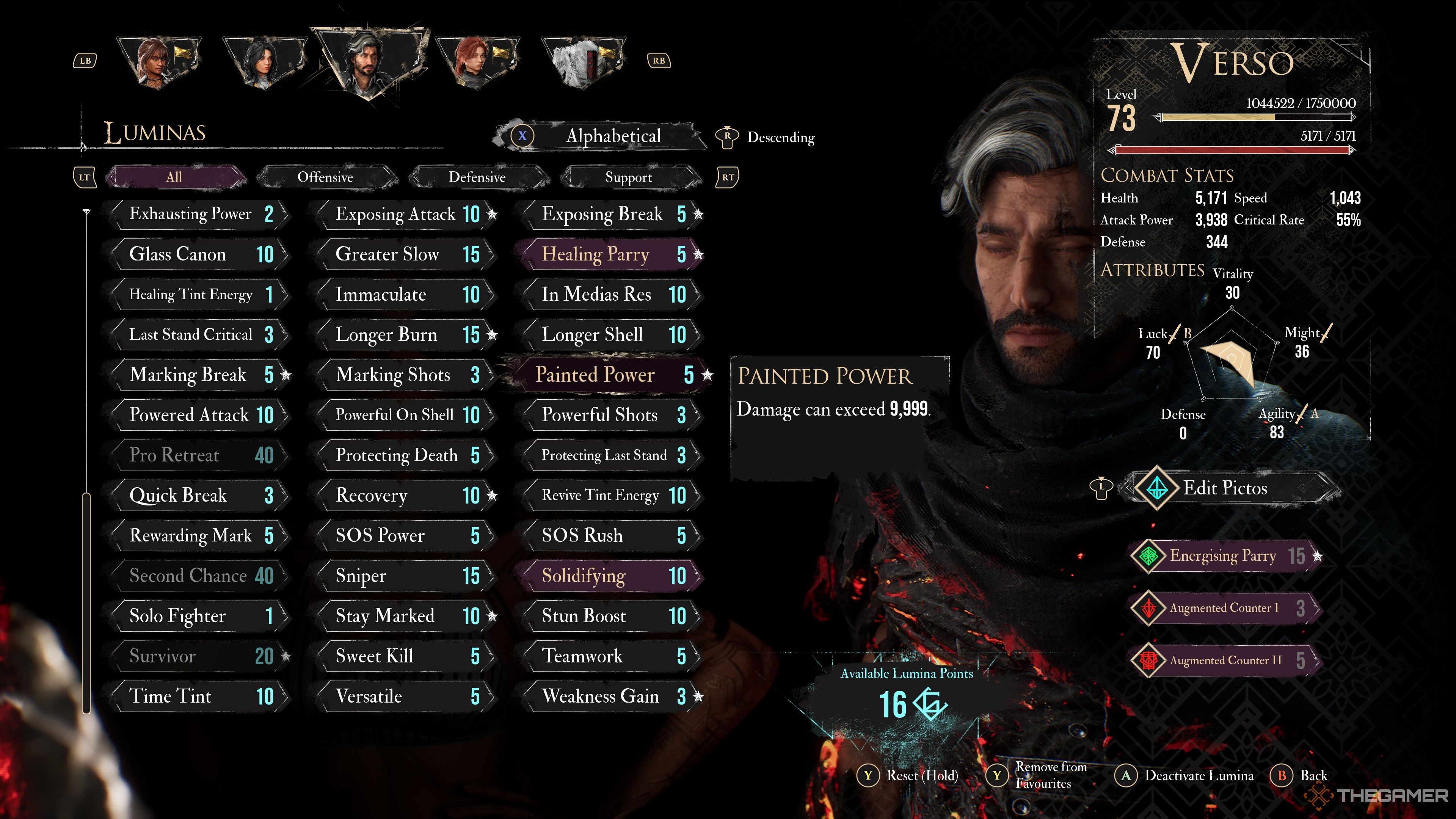Select the Defensive category tab
The image size is (1456, 819).
477,177
